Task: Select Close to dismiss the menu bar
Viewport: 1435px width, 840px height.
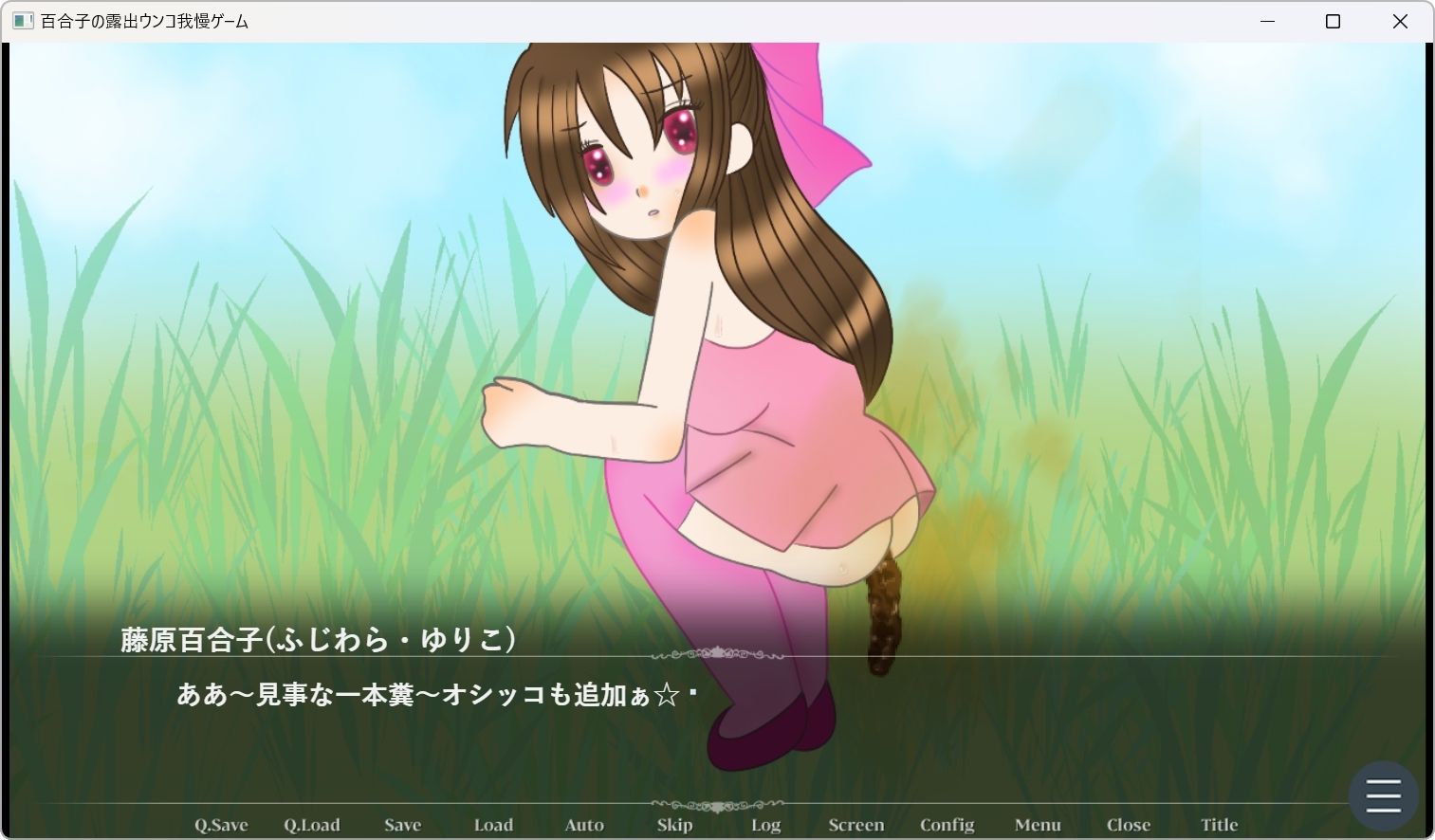Action: pyautogui.click(x=1128, y=824)
